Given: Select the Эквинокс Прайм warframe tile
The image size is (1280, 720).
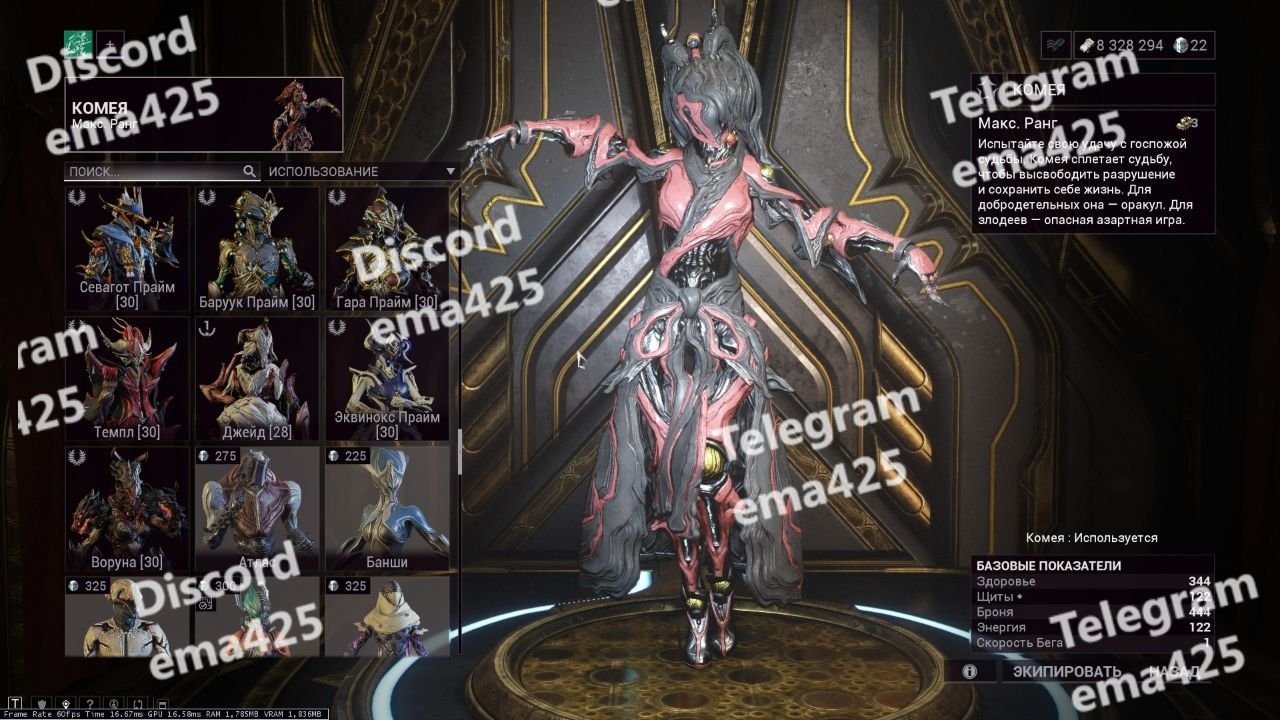Looking at the screenshot, I should [x=386, y=378].
